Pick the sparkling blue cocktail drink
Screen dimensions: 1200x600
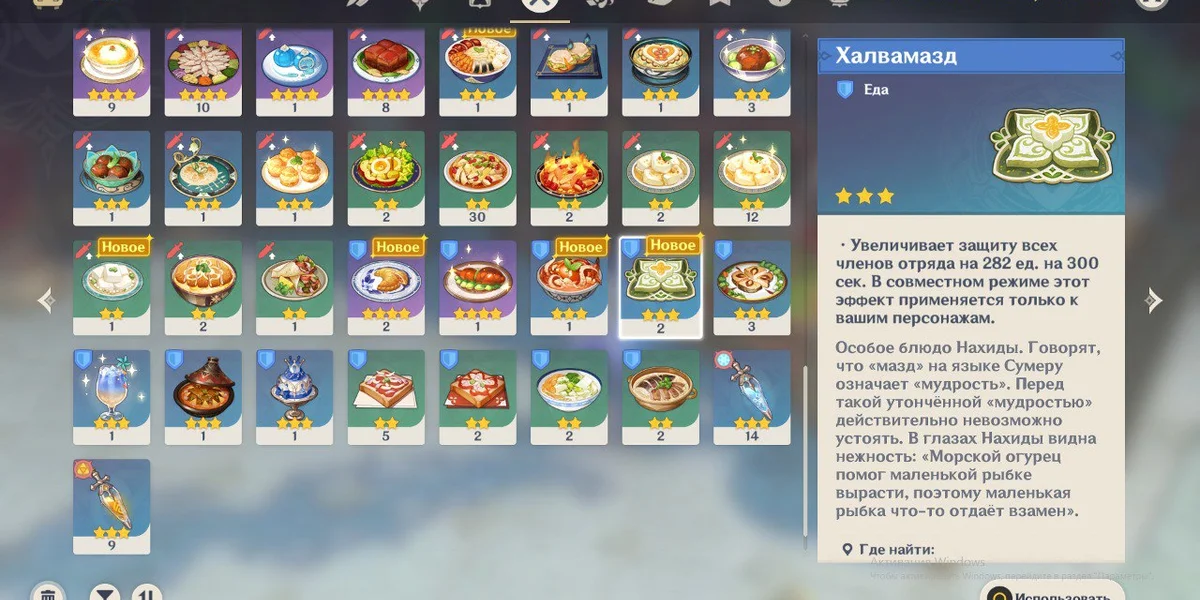click(x=111, y=395)
